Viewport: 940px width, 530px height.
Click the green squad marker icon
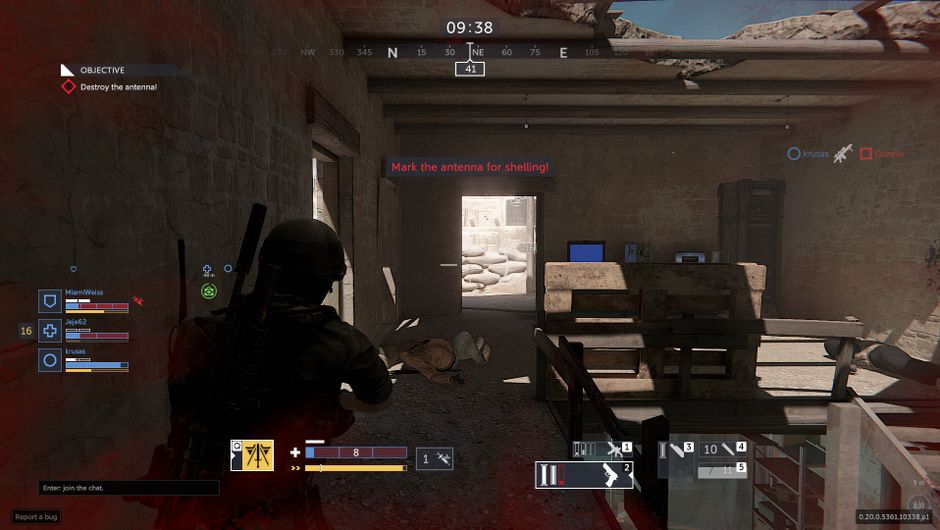[x=209, y=291]
